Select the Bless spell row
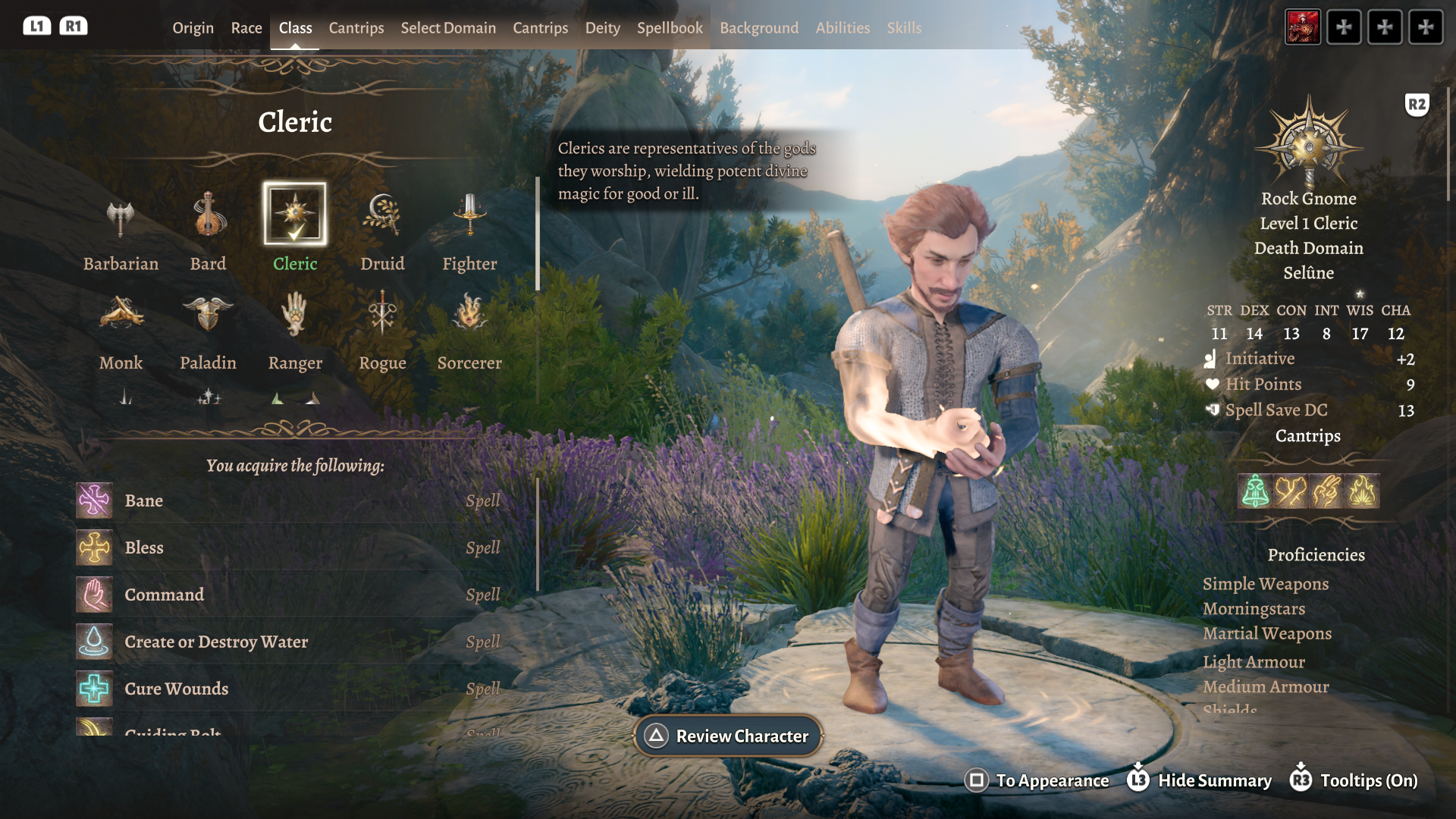1456x819 pixels. point(288,548)
